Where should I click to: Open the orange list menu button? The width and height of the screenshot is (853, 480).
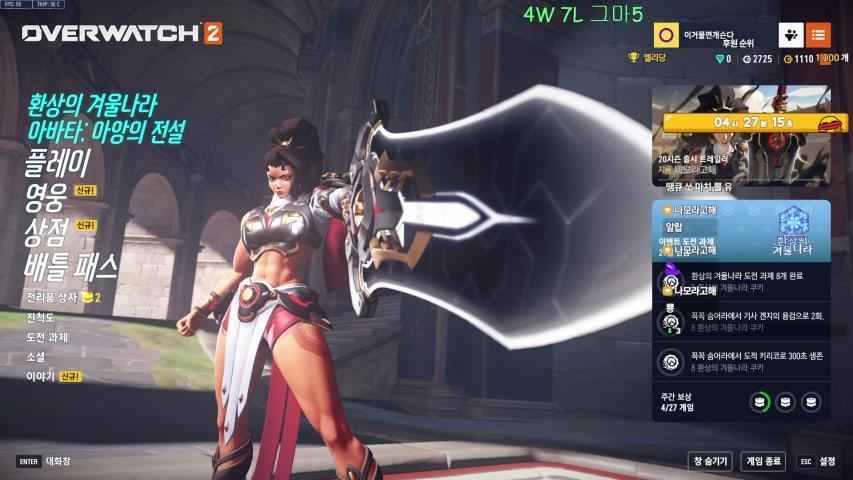pos(818,36)
